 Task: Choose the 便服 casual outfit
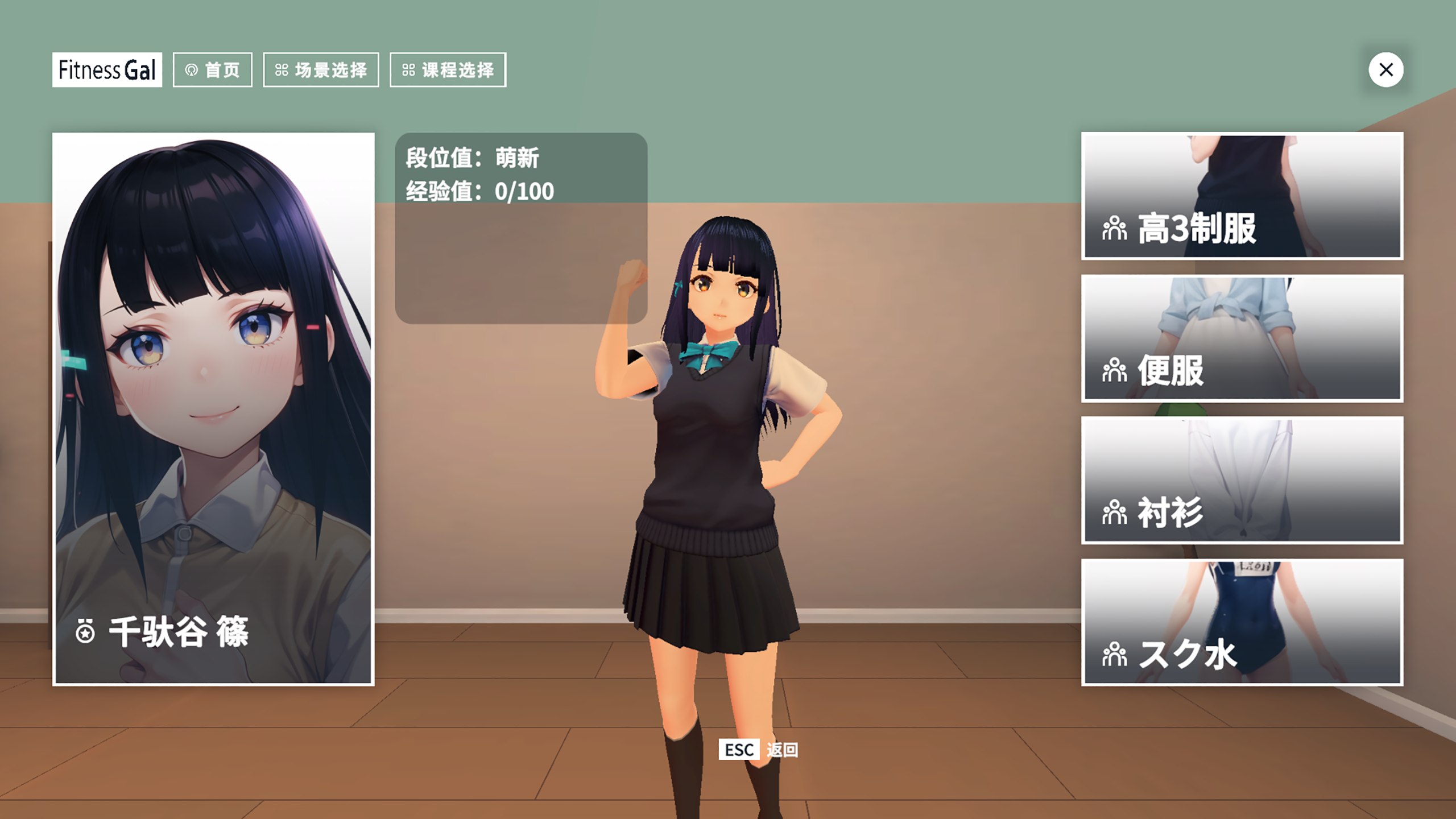[x=1242, y=338]
